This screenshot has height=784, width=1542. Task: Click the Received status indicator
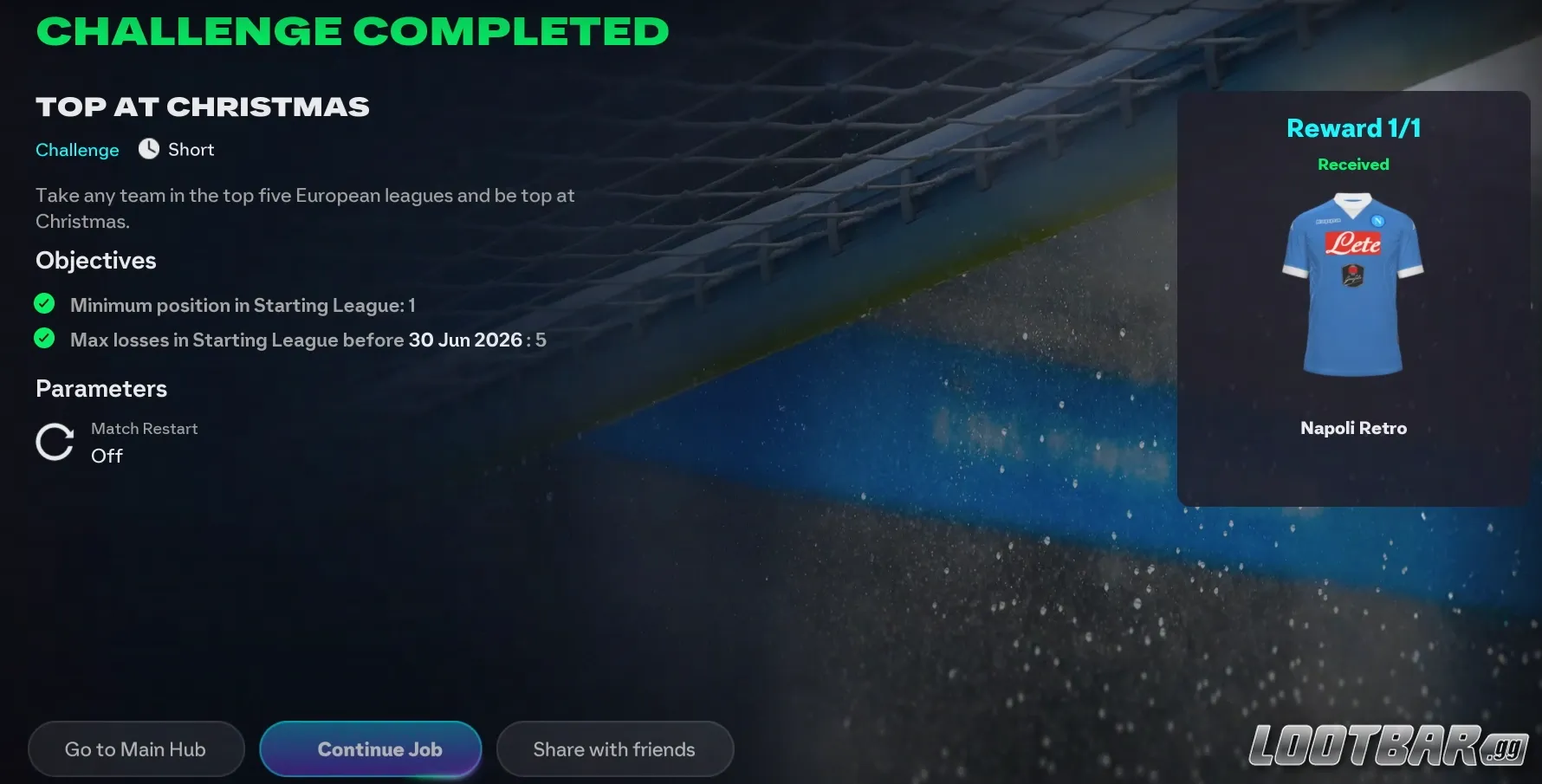pos(1353,164)
